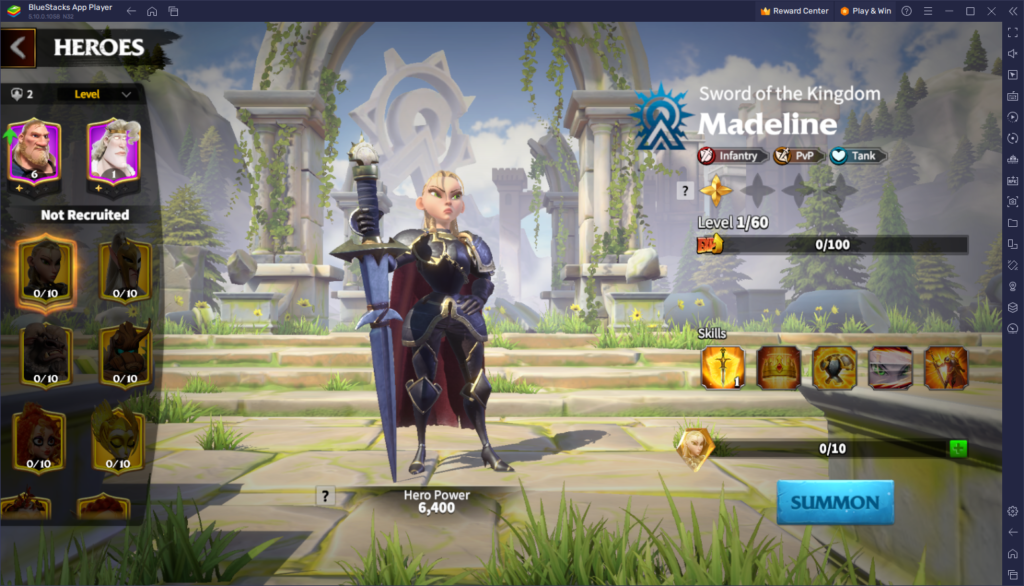
Task: View the fifth skill with red-haired warrior
Action: (945, 367)
